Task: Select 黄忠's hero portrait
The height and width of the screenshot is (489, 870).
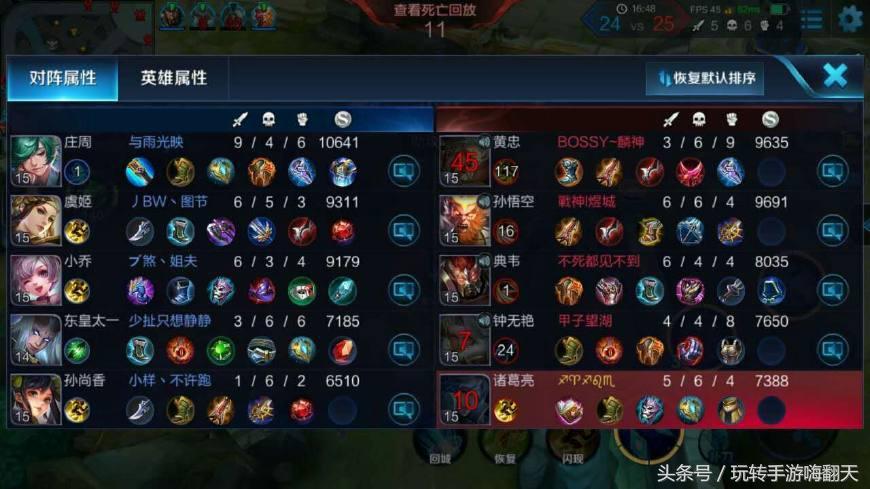Action: (465, 160)
